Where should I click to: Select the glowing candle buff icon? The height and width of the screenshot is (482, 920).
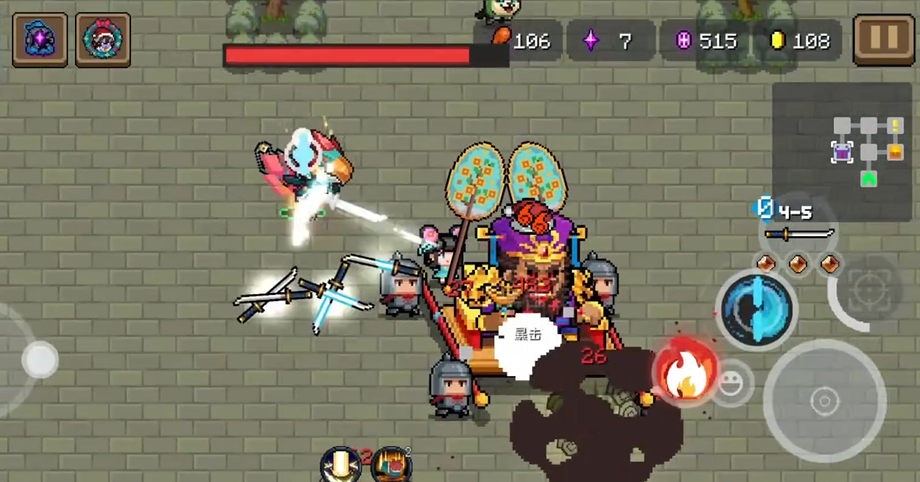click(x=341, y=465)
